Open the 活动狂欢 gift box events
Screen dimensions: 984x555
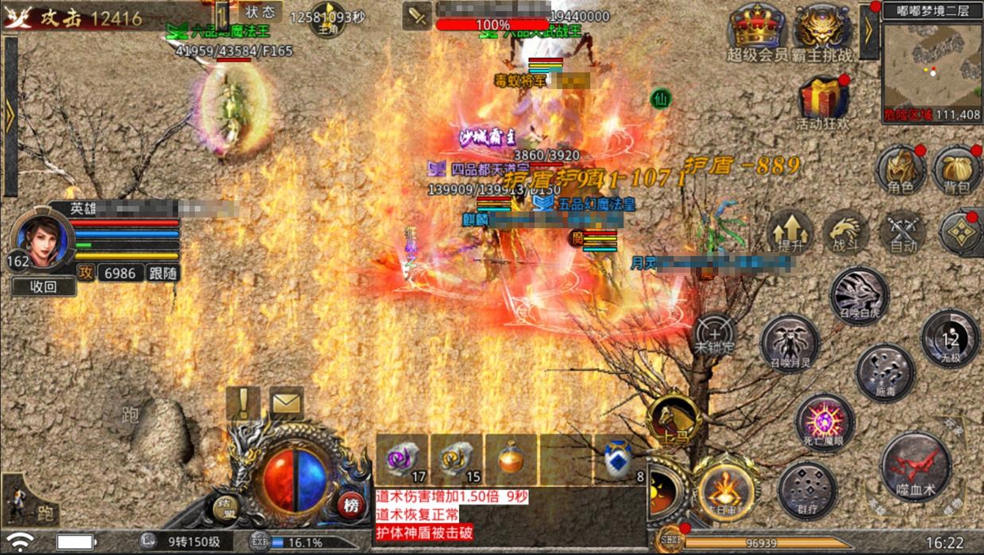tap(823, 100)
